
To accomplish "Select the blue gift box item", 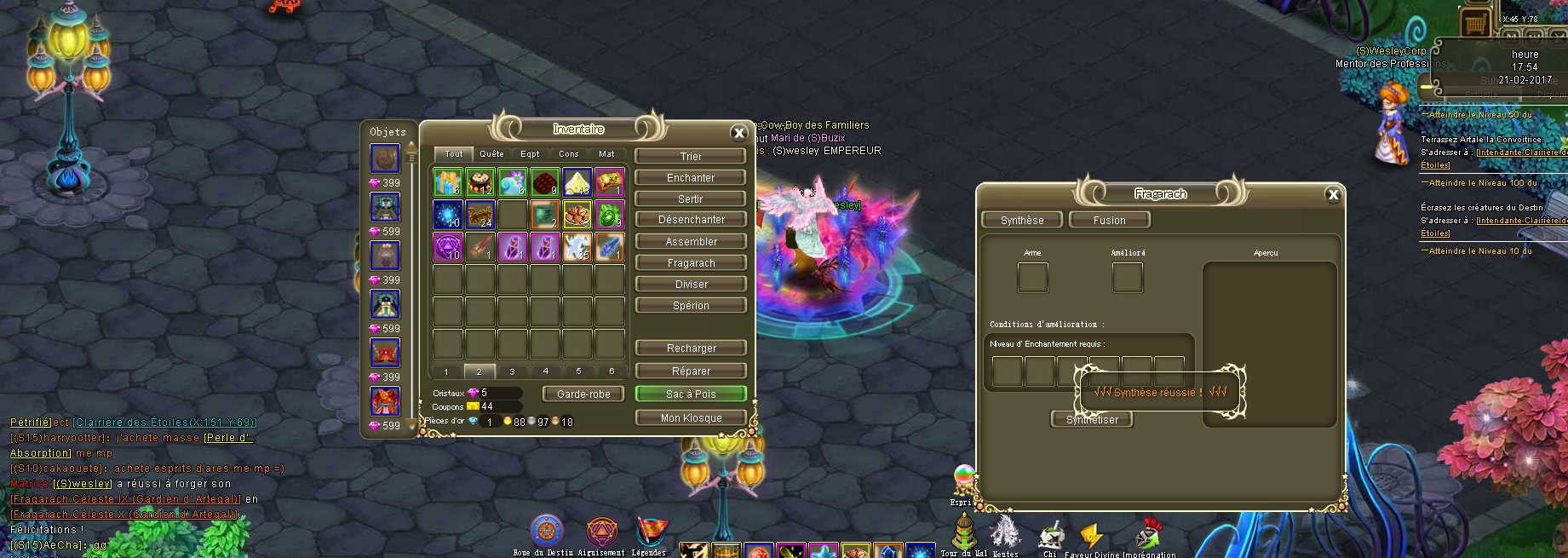I will click(447, 181).
